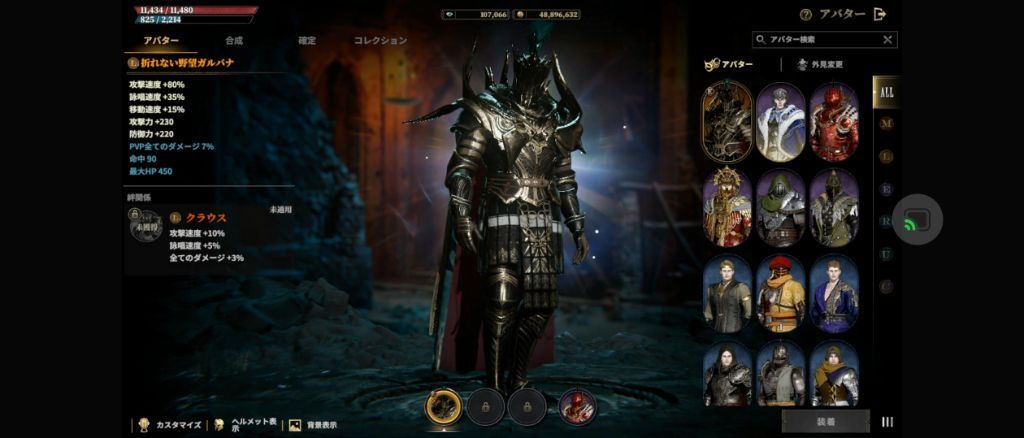Select the green hooded avatar portrait
The width and height of the screenshot is (1024, 438).
pos(781,207)
